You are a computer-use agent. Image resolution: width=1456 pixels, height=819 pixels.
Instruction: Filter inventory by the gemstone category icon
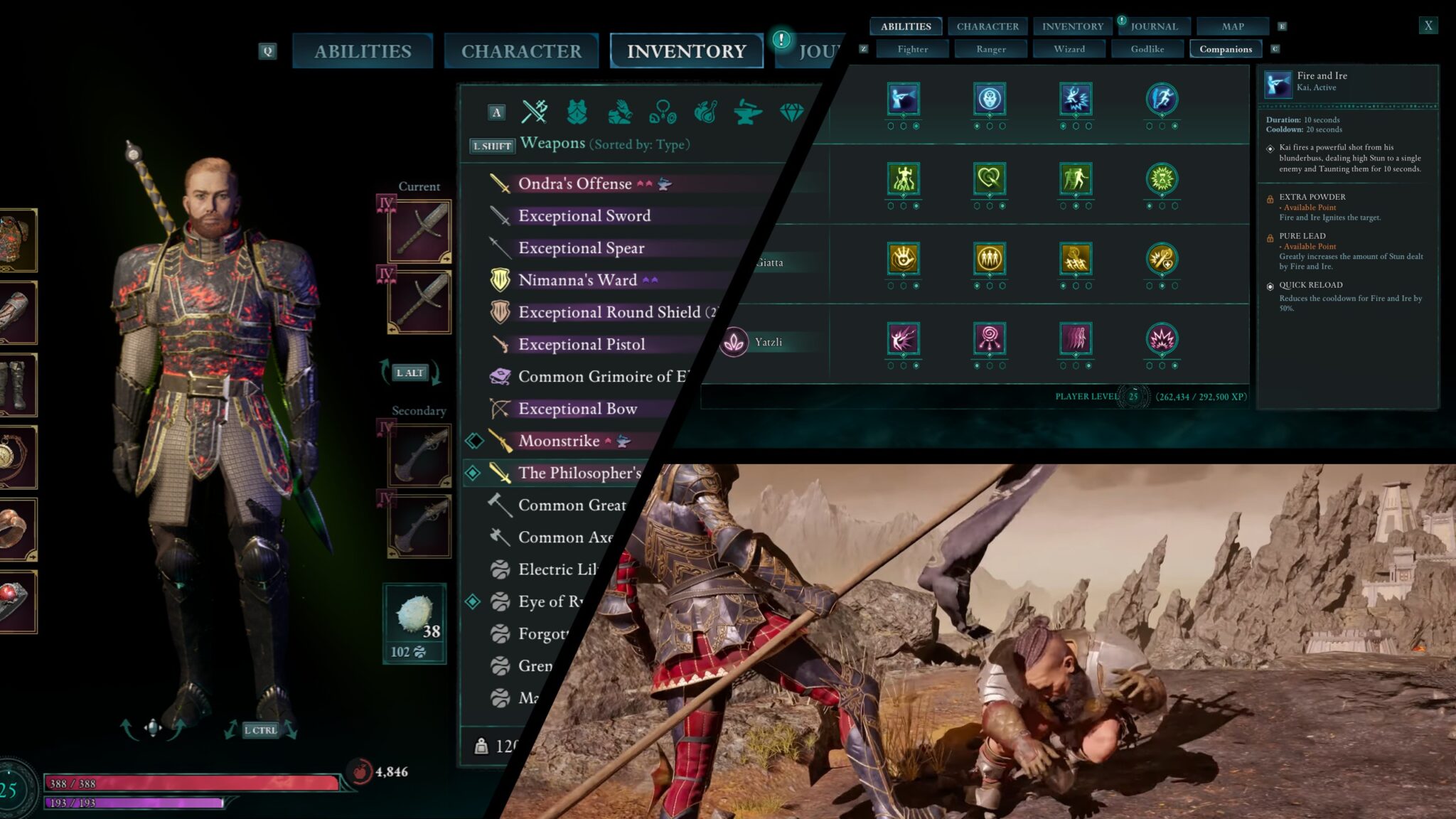point(791,112)
